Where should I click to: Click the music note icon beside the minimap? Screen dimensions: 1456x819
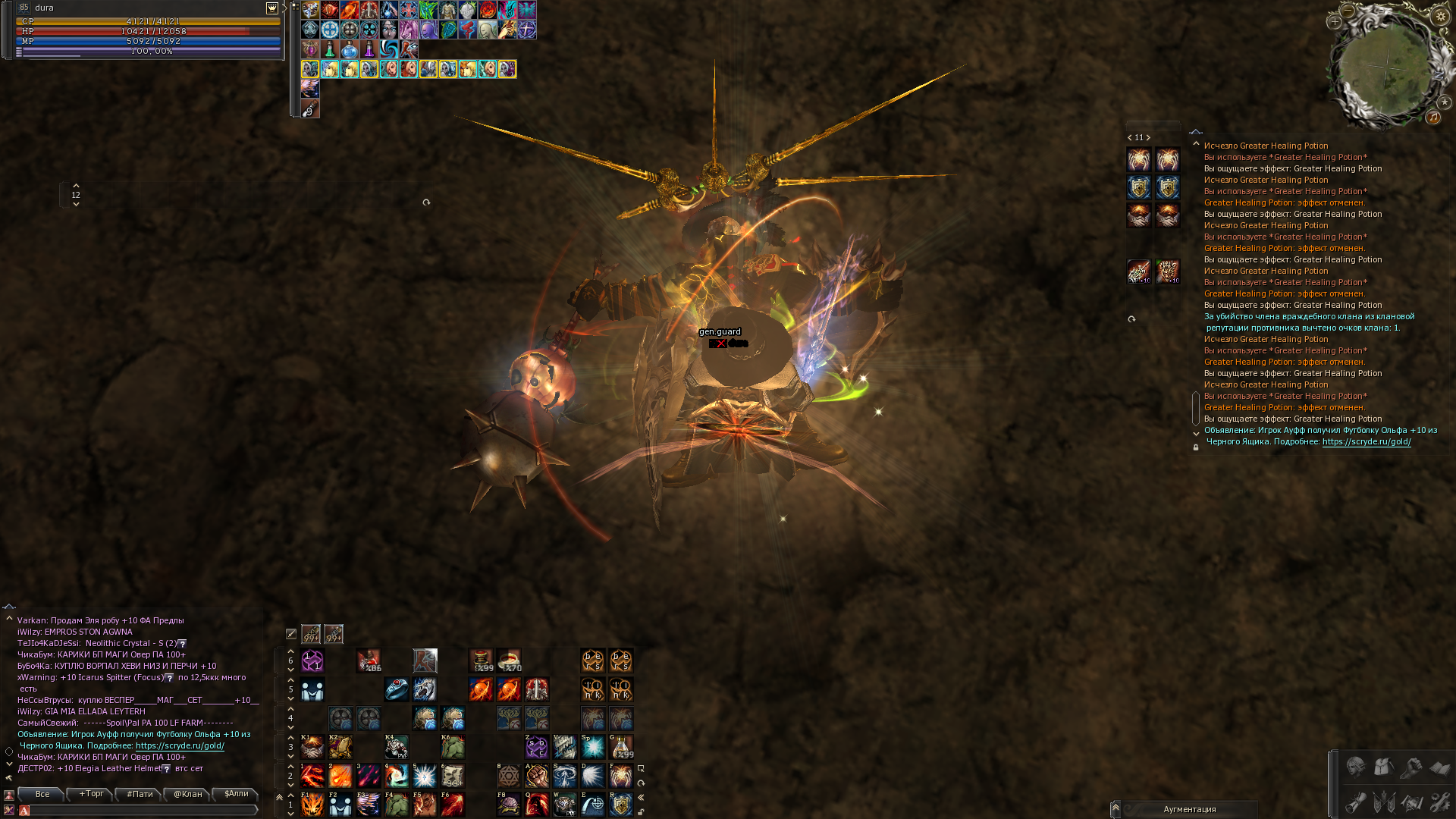point(1434,118)
